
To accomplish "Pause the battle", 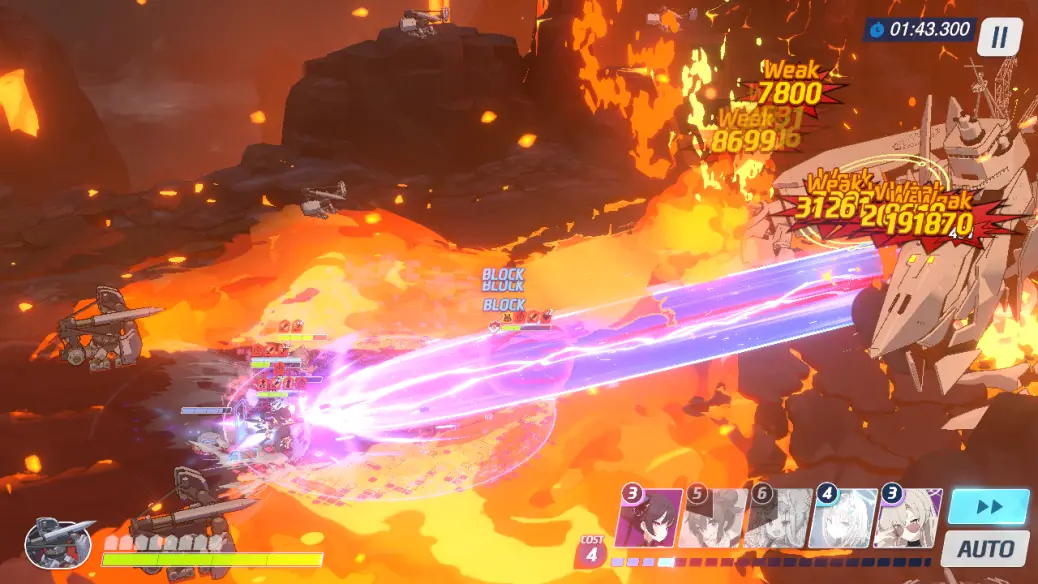I will (x=999, y=38).
